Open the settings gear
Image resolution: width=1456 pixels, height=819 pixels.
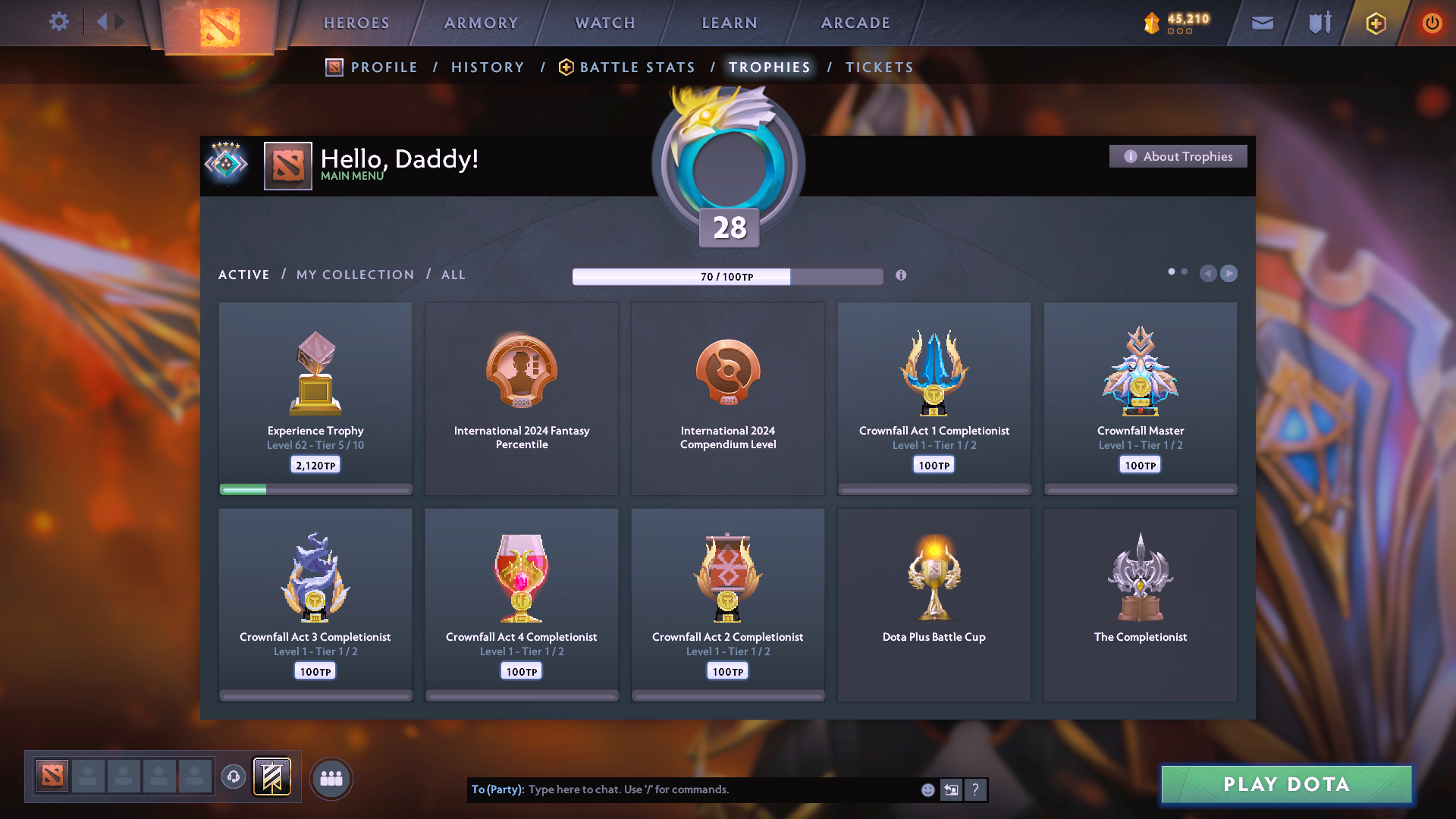coord(59,21)
